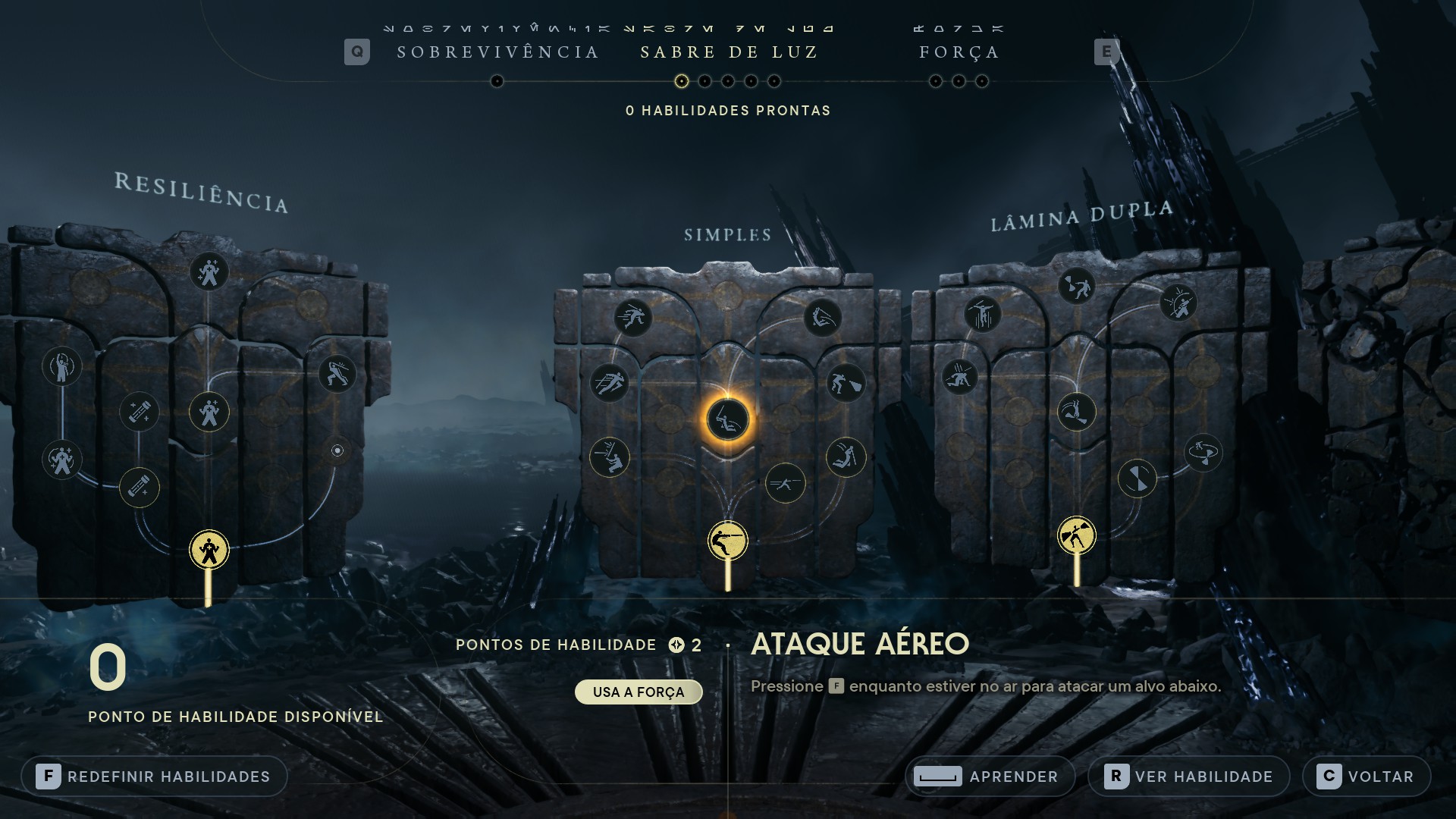Click the Redefinir Habilidades button
This screenshot has width=1456, height=819.
pyautogui.click(x=155, y=777)
